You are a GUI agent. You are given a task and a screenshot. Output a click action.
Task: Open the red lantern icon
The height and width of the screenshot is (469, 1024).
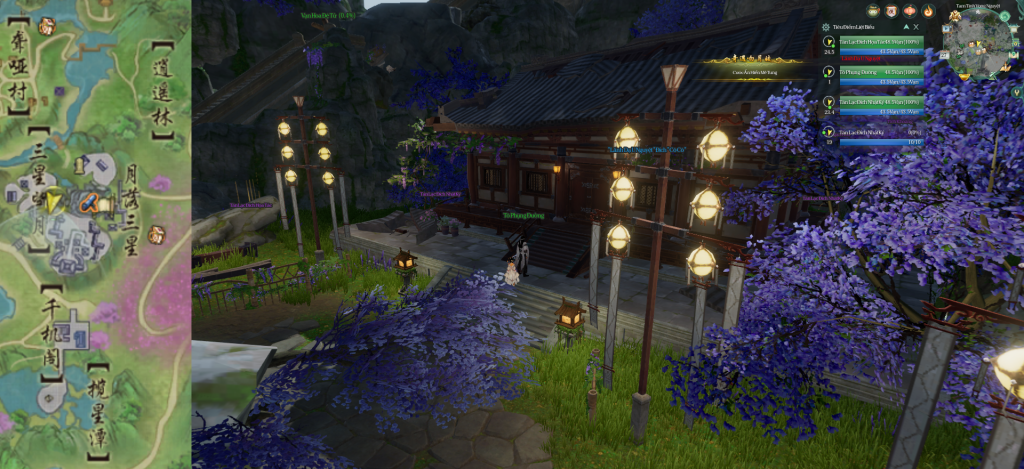click(x=908, y=12)
